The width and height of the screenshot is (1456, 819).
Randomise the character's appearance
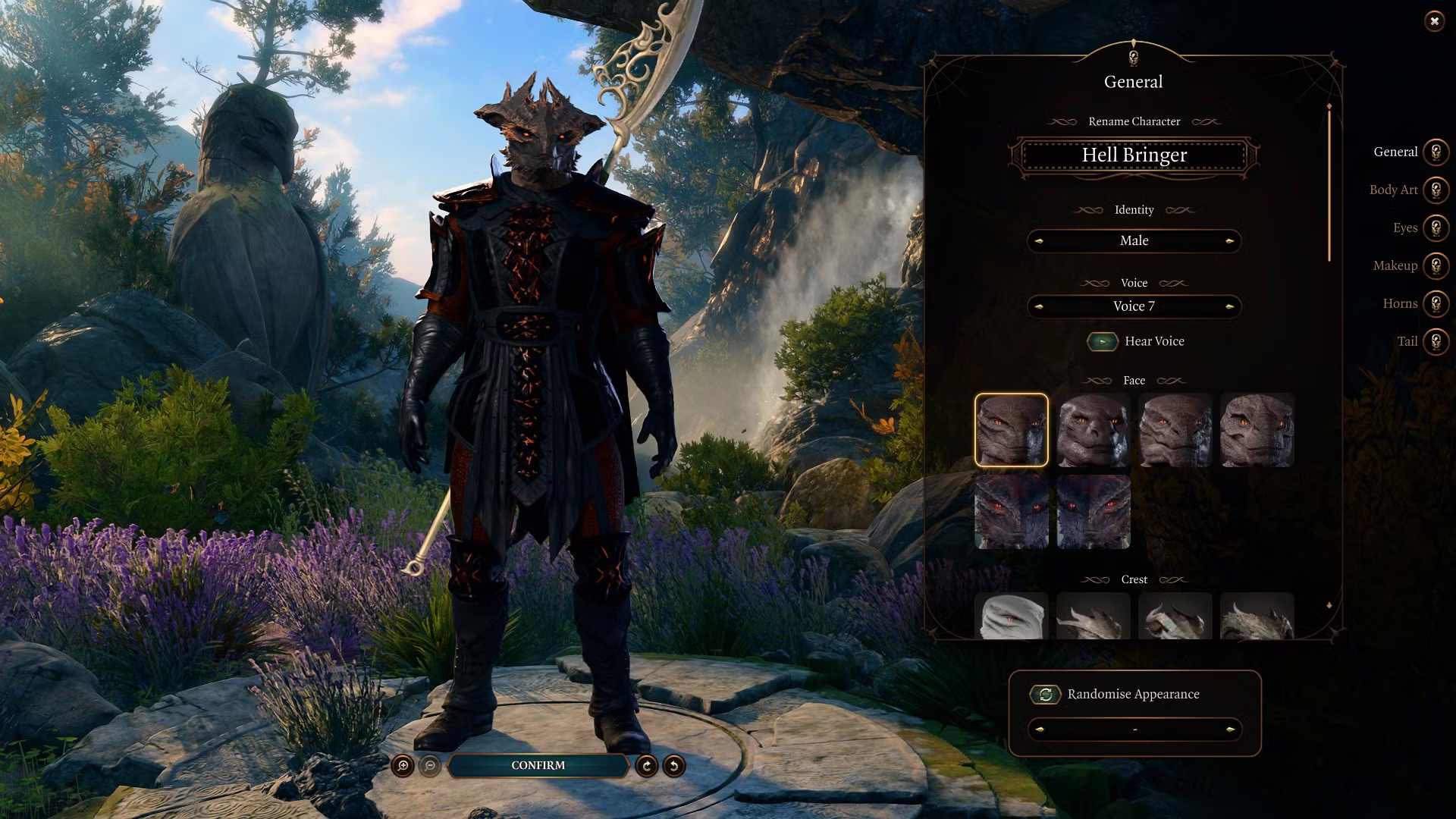click(1045, 695)
